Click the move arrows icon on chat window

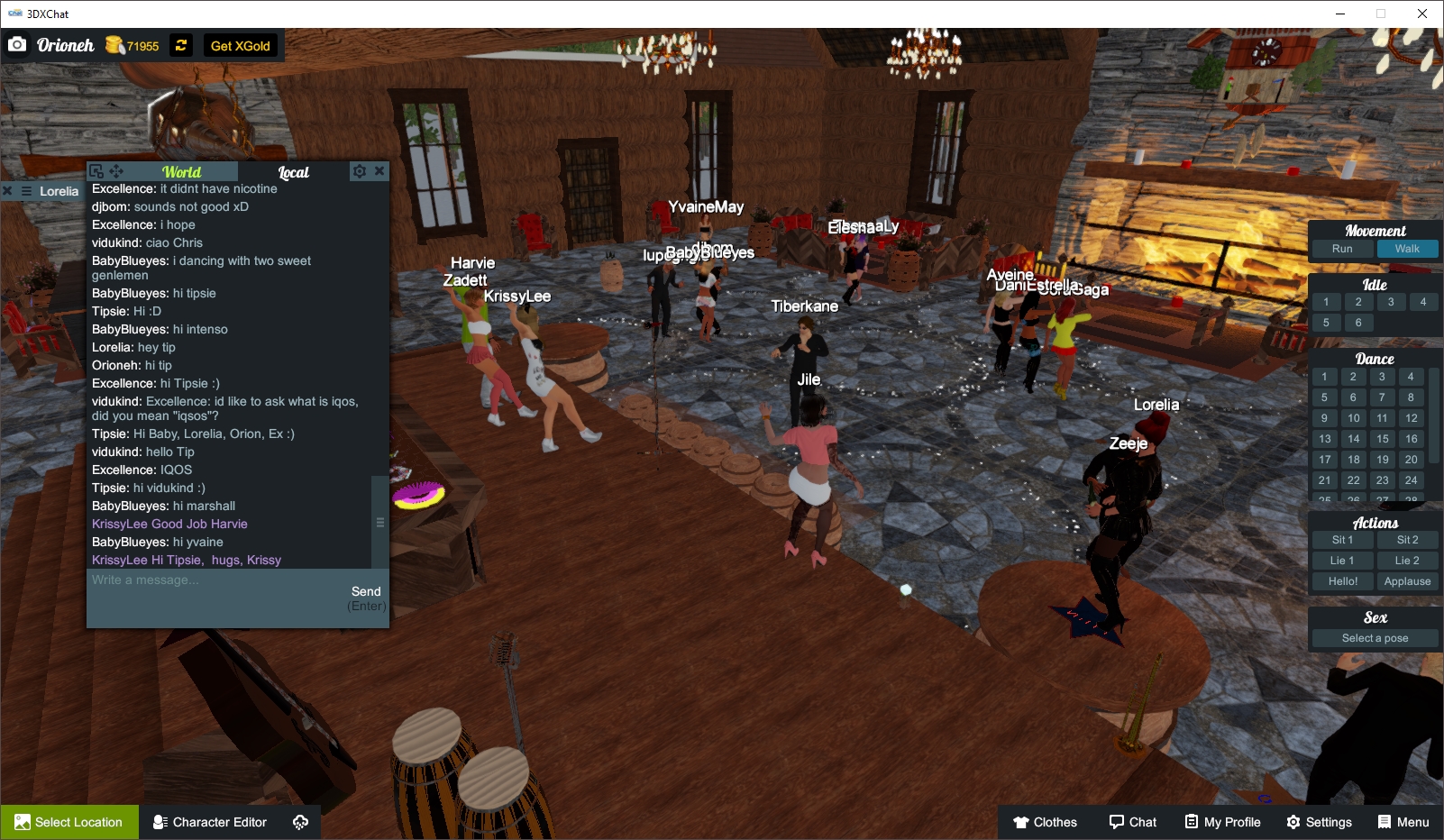(x=115, y=170)
